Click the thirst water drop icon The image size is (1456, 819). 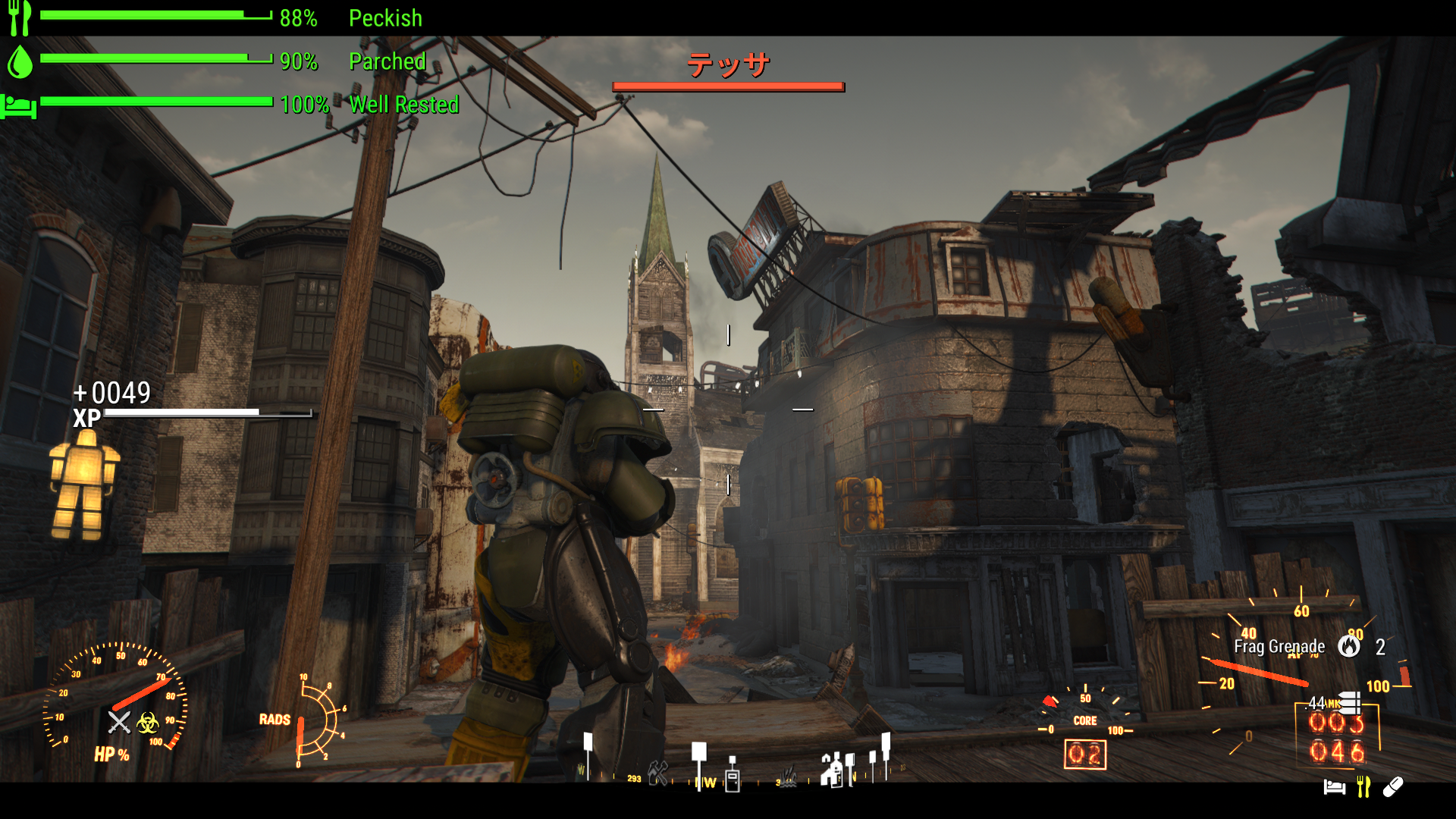click(x=20, y=61)
